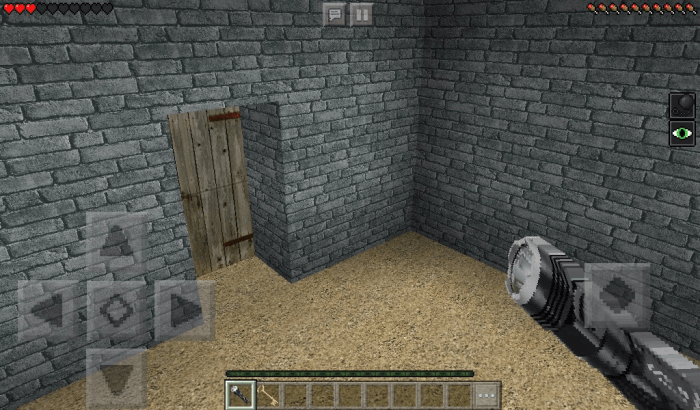The image size is (700, 410).
Task: Tap the move left arrow
Action: pyautogui.click(x=47, y=311)
